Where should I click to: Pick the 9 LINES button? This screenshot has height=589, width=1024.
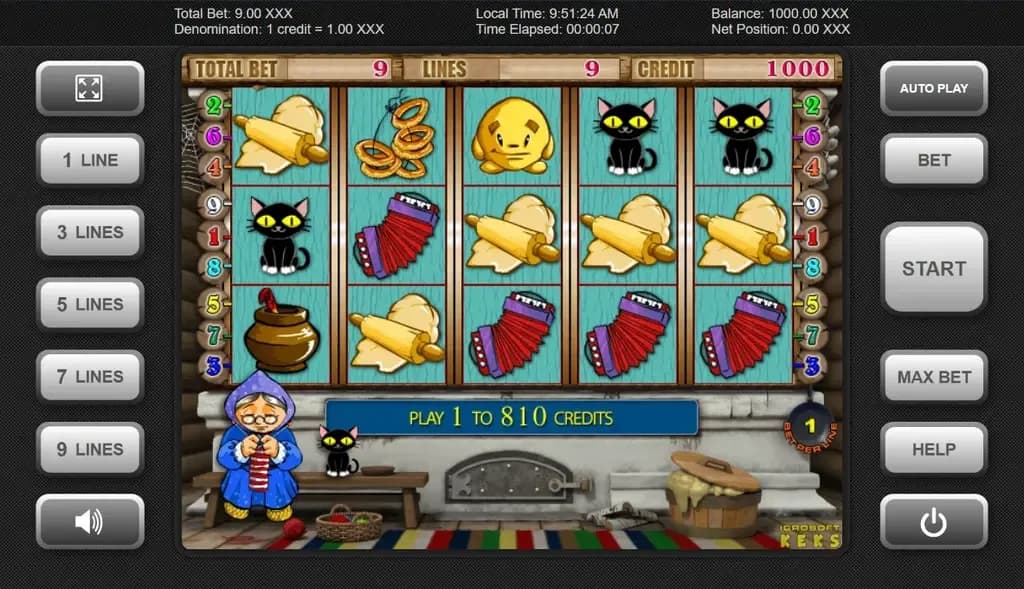pos(90,449)
